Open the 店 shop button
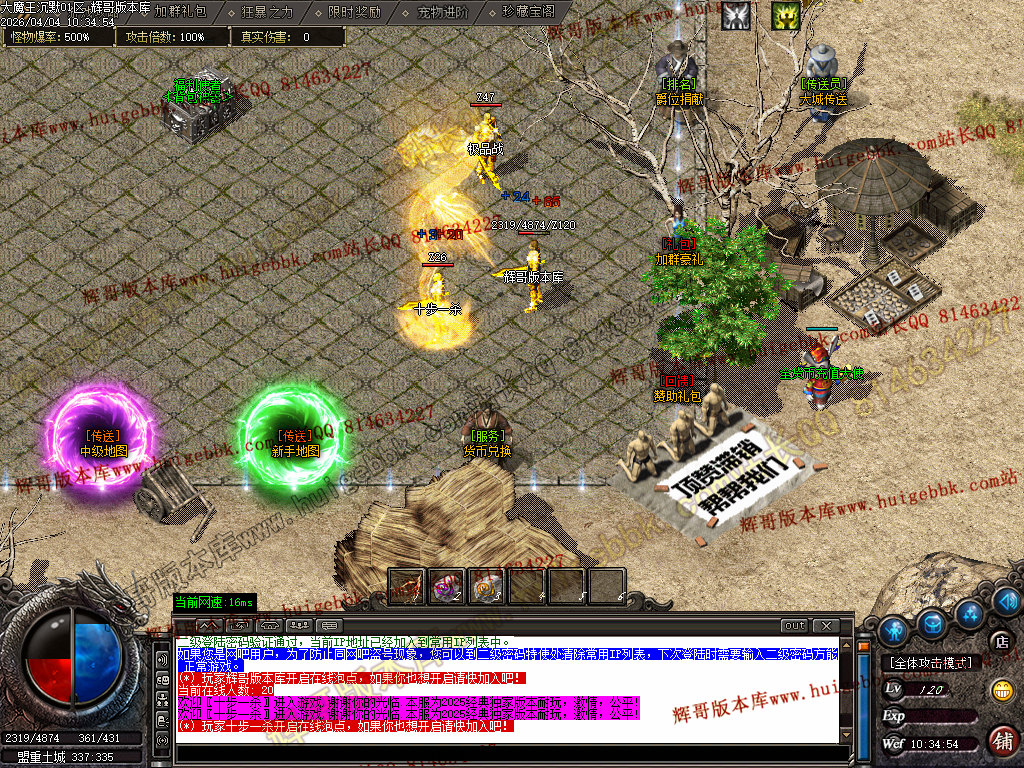The height and width of the screenshot is (768, 1024). 999,640
